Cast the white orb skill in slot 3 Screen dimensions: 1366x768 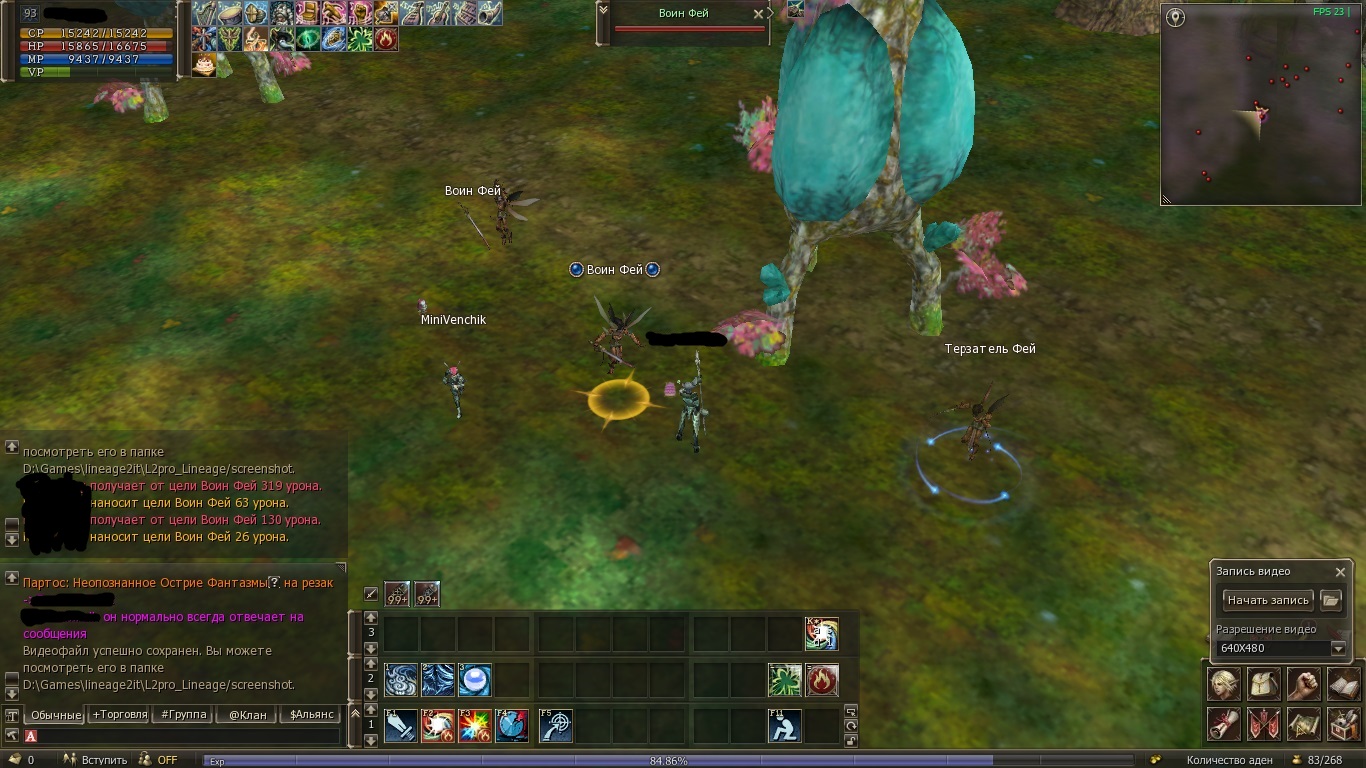475,680
